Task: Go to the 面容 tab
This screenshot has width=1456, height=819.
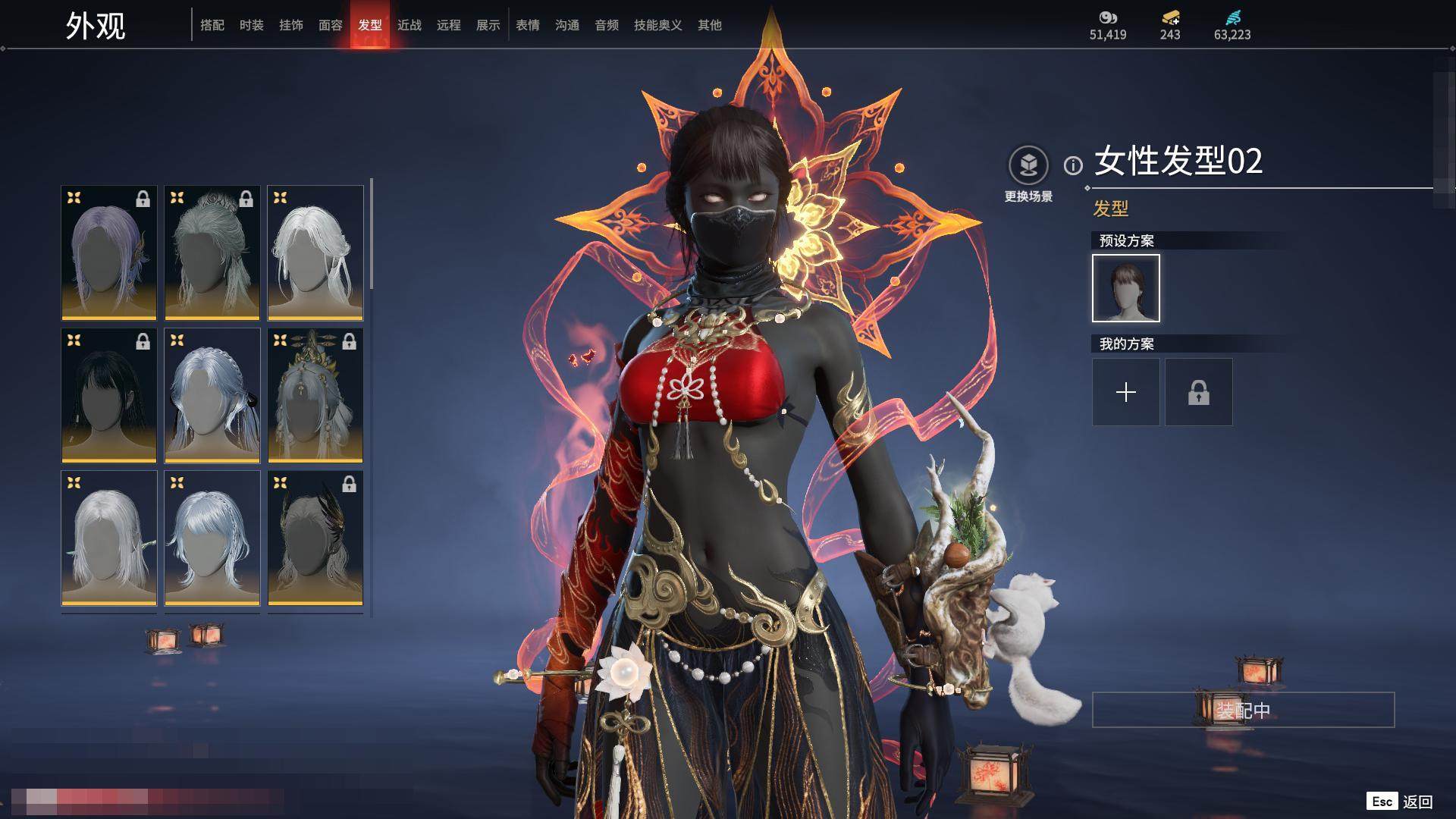Action: pyautogui.click(x=331, y=25)
